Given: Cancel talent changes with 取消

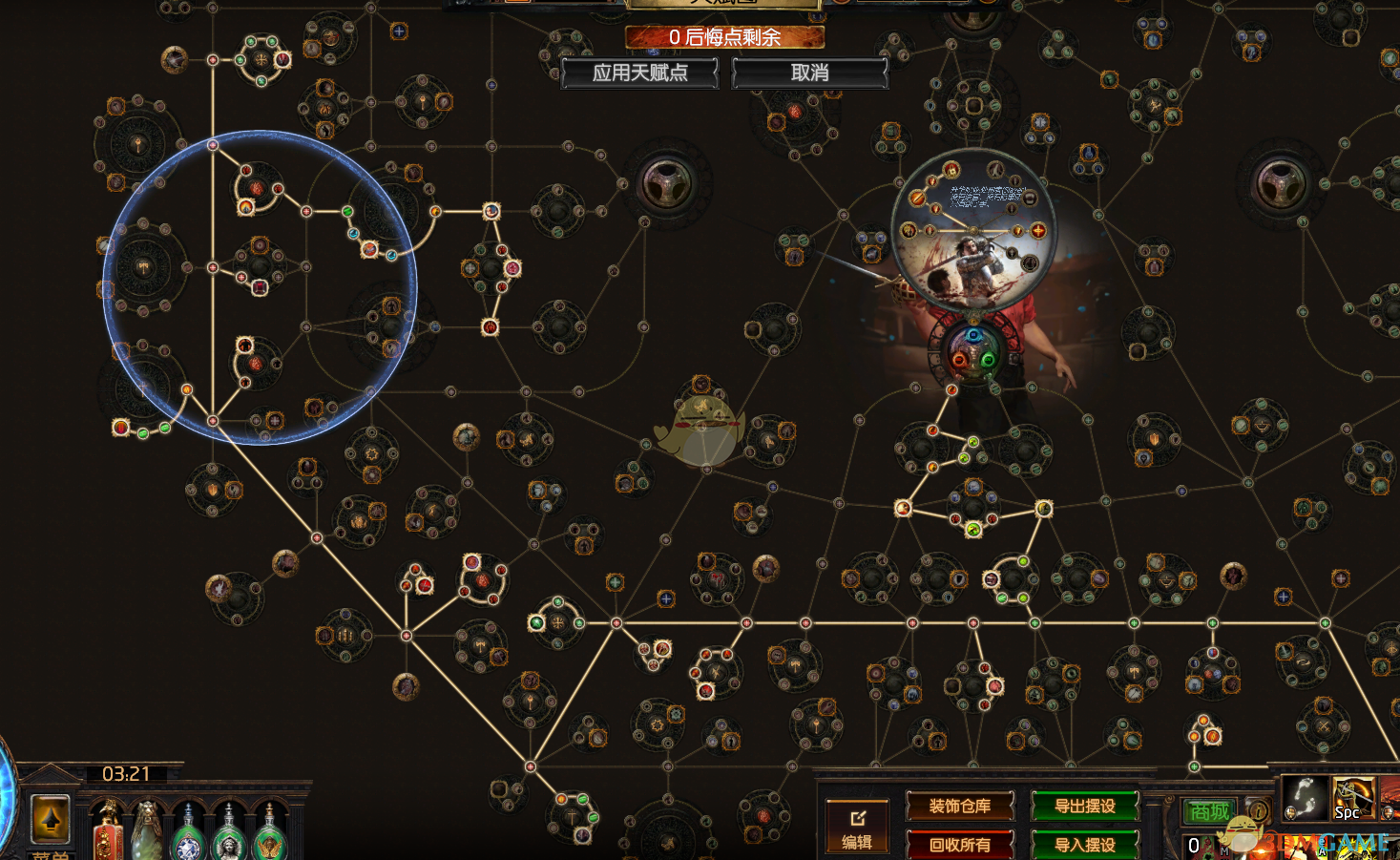Looking at the screenshot, I should point(809,73).
